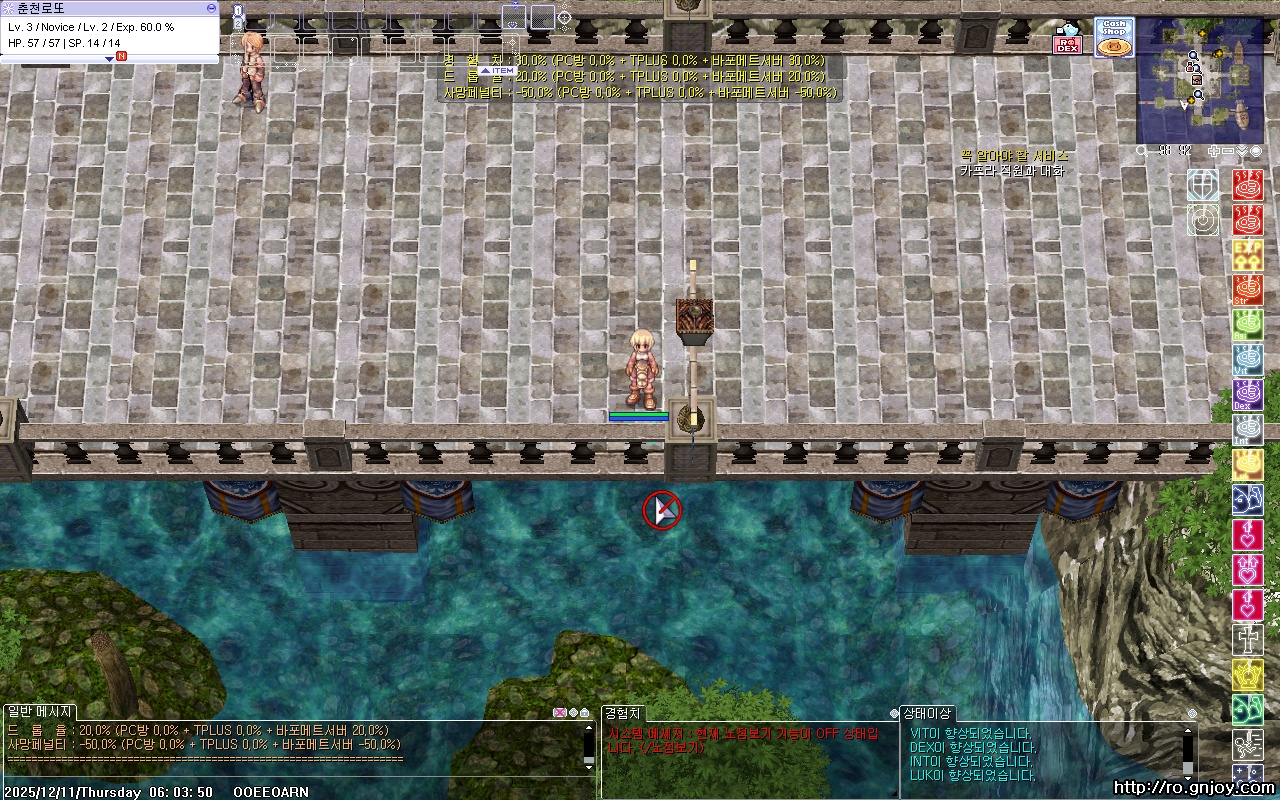This screenshot has height=800, width=1280.
Task: Select the Str food buff icon
Action: click(1248, 290)
